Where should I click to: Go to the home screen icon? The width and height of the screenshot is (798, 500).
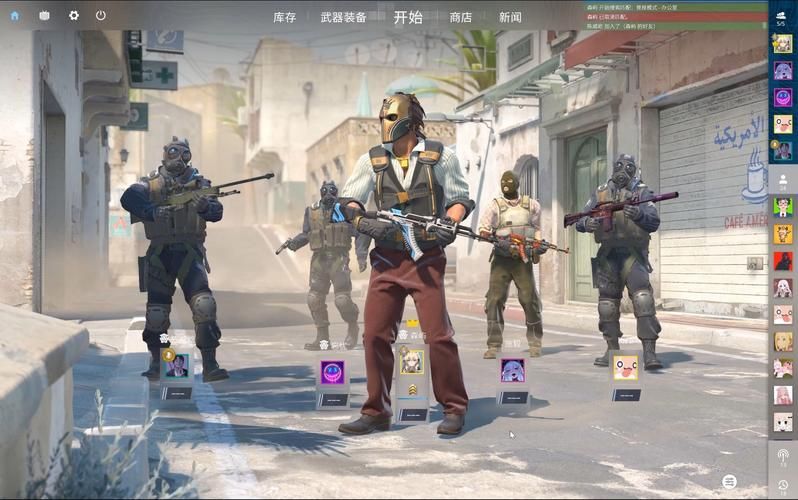[15, 16]
